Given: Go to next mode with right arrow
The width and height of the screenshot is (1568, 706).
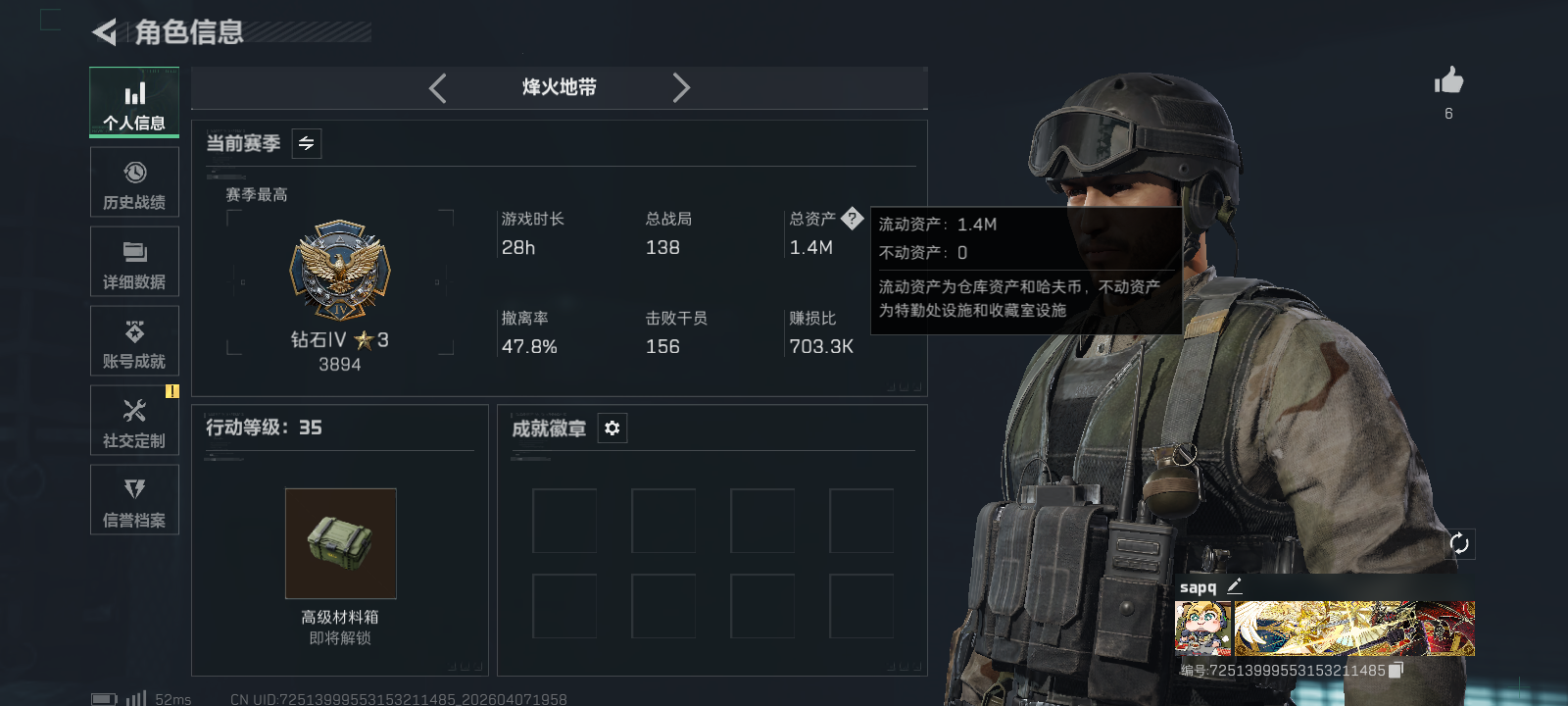Looking at the screenshot, I should coord(682,87).
